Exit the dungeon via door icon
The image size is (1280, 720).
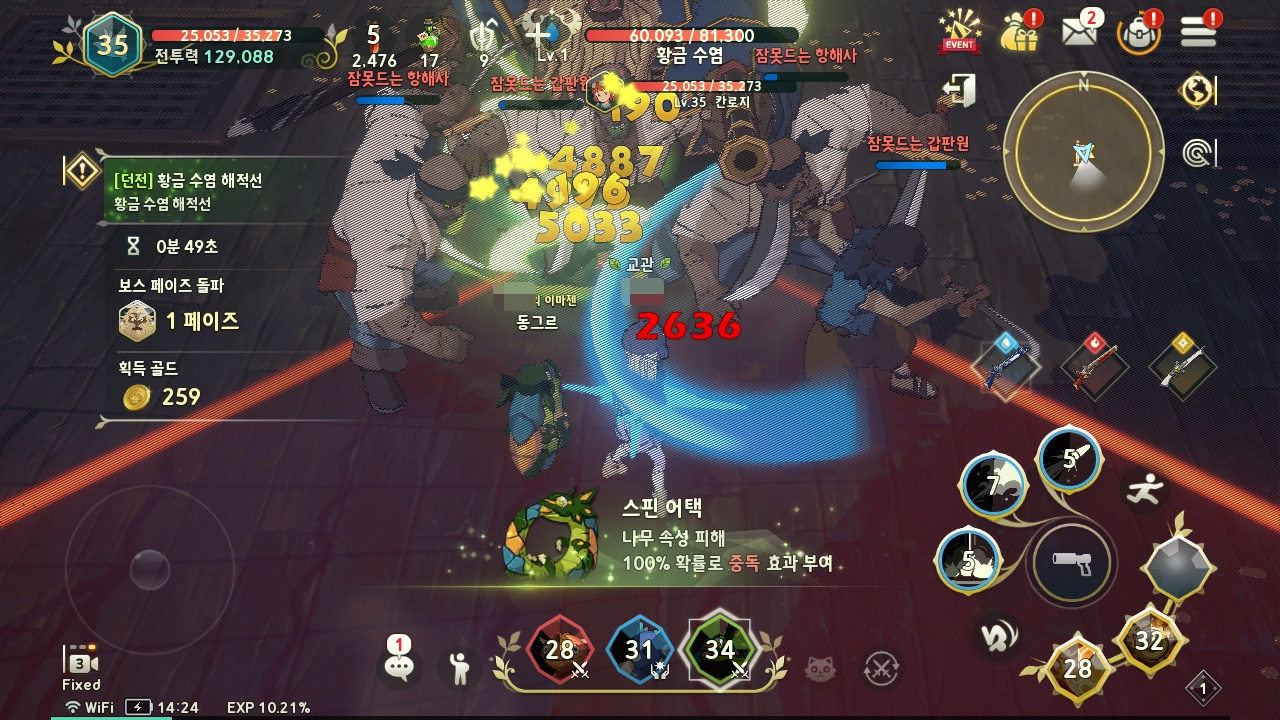(x=959, y=91)
